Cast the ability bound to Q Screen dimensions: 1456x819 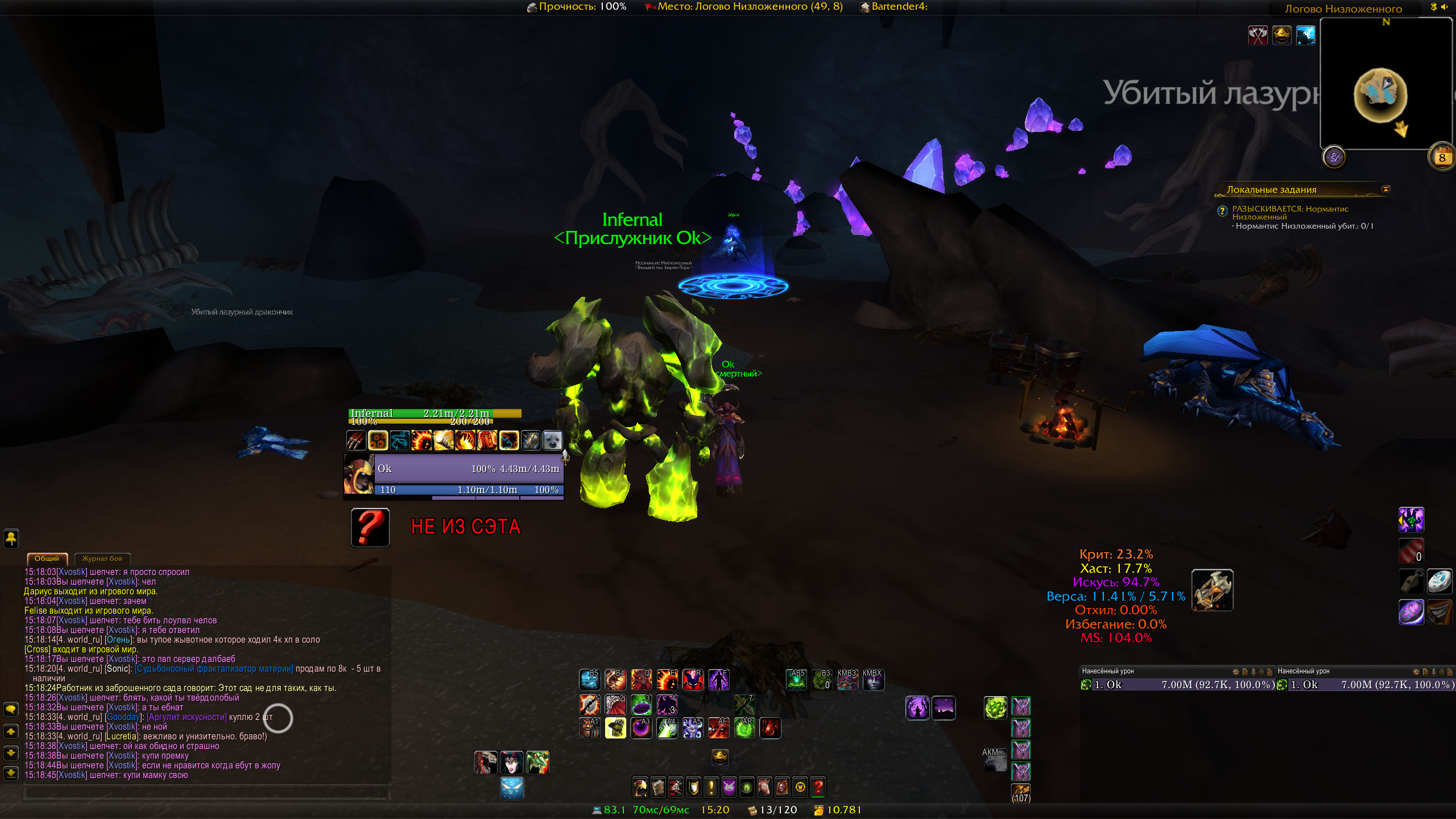(641, 680)
